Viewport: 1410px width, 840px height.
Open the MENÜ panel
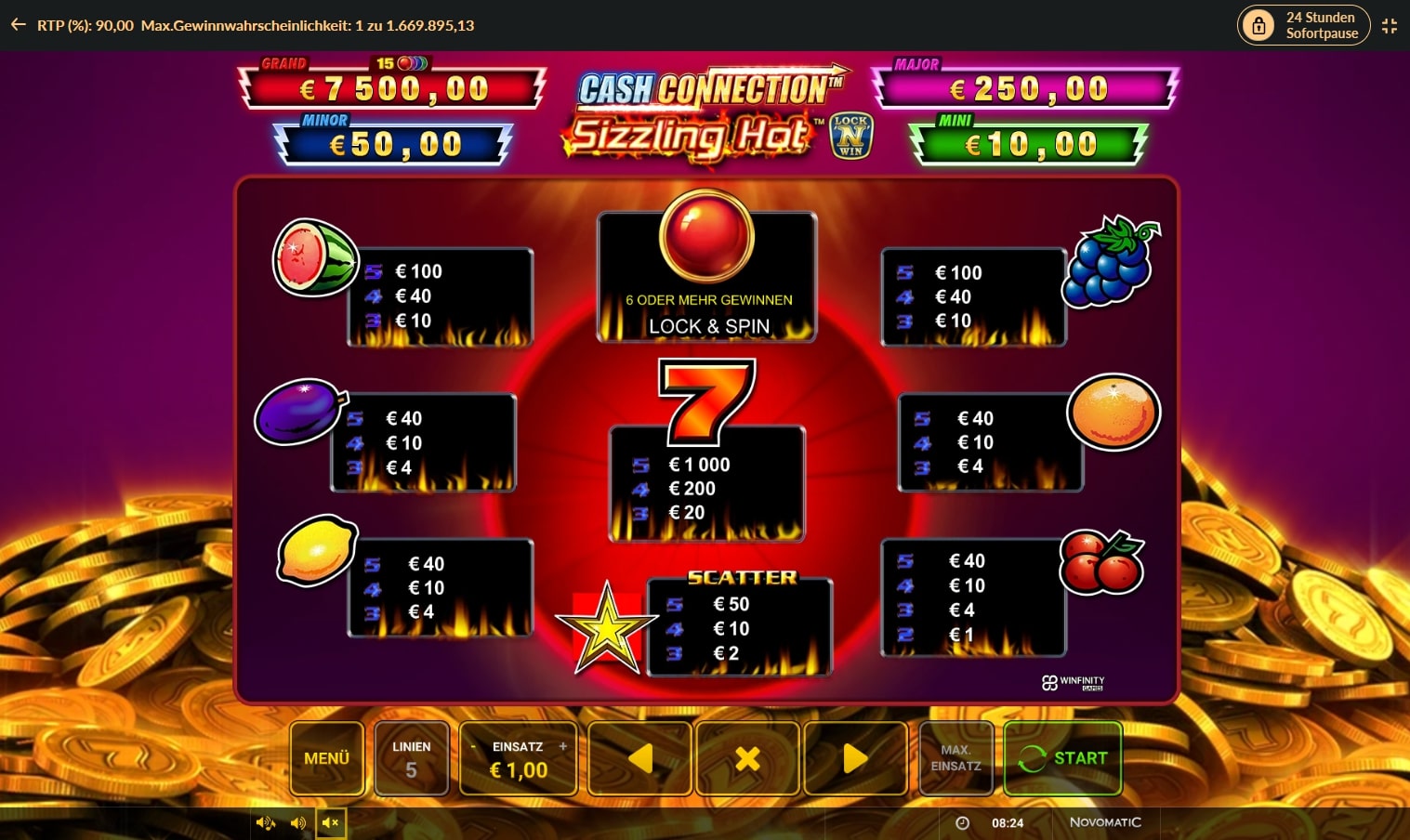pyautogui.click(x=327, y=758)
